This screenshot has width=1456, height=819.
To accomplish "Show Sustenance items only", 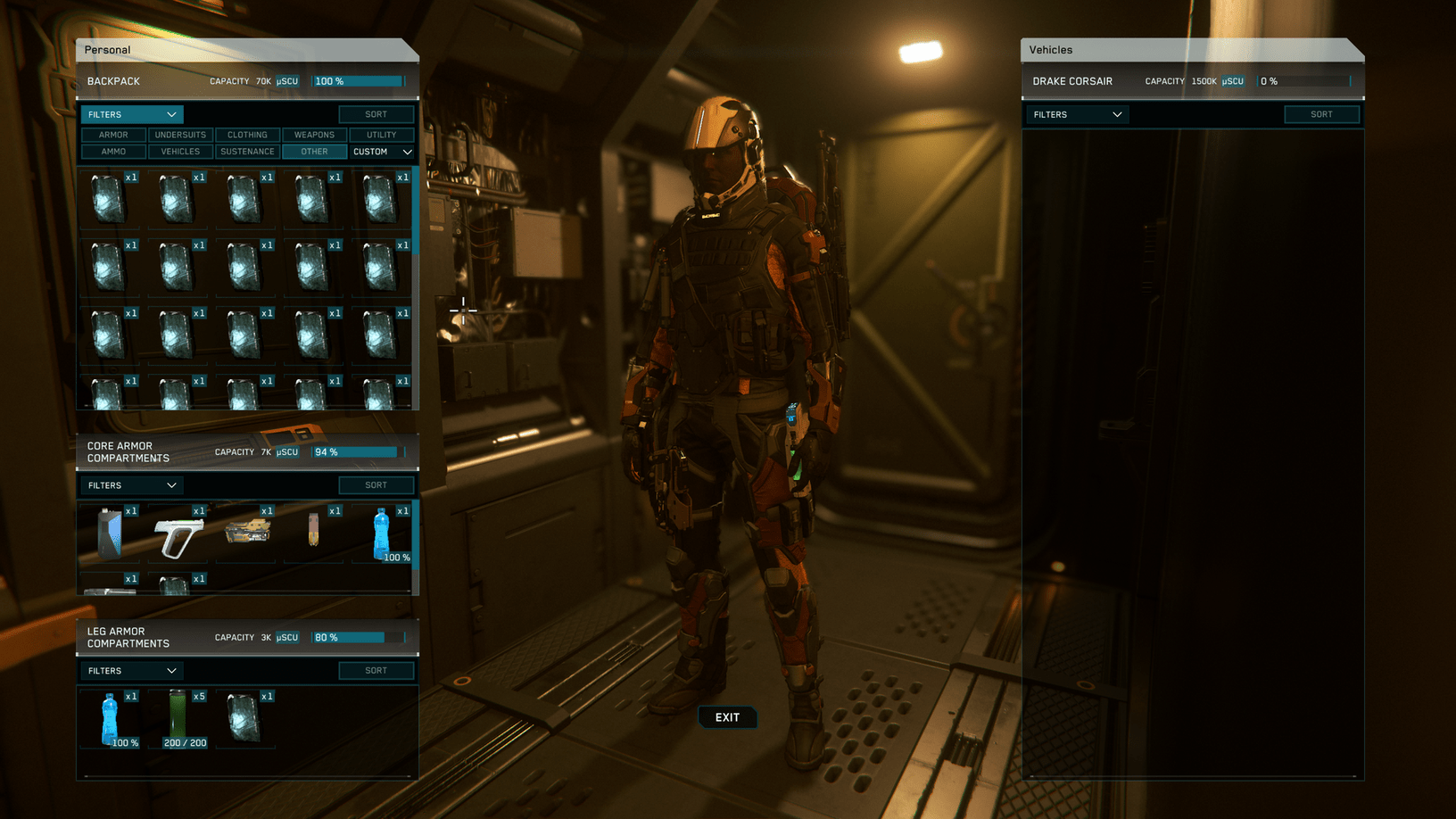I will [x=247, y=152].
